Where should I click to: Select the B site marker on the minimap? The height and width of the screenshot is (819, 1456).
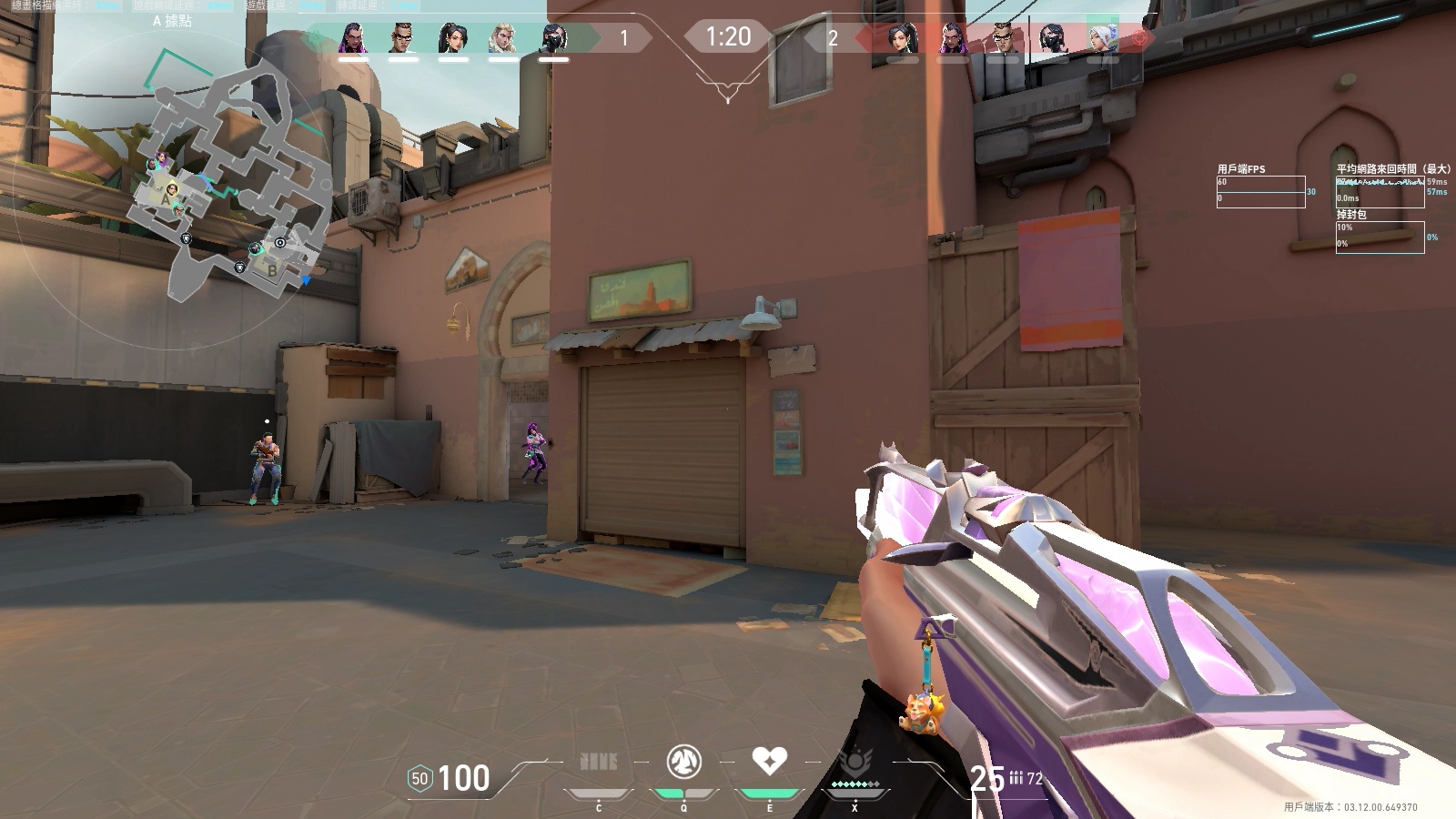(x=271, y=269)
